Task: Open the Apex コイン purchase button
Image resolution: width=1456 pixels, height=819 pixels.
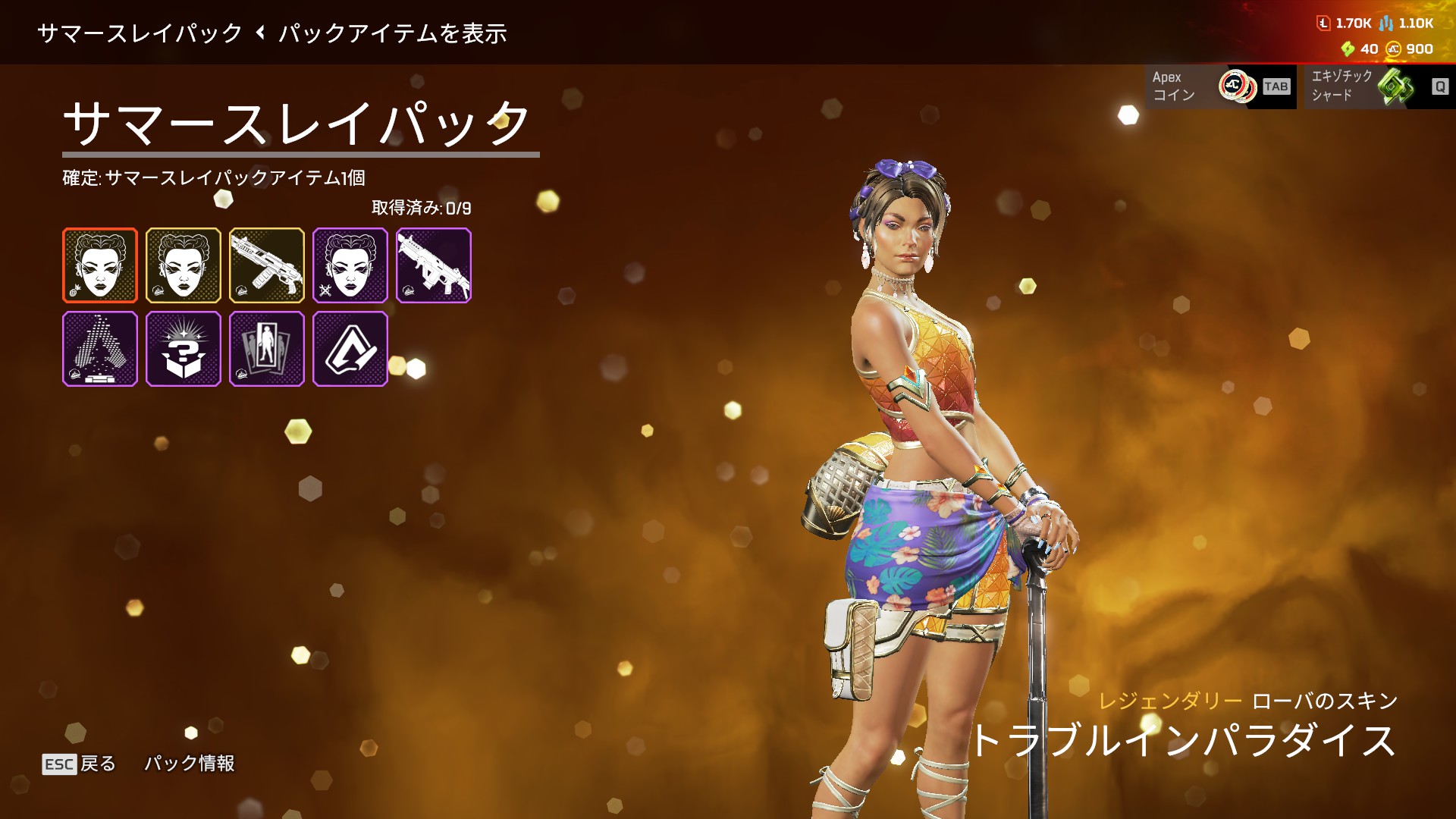Action: coord(1220,86)
